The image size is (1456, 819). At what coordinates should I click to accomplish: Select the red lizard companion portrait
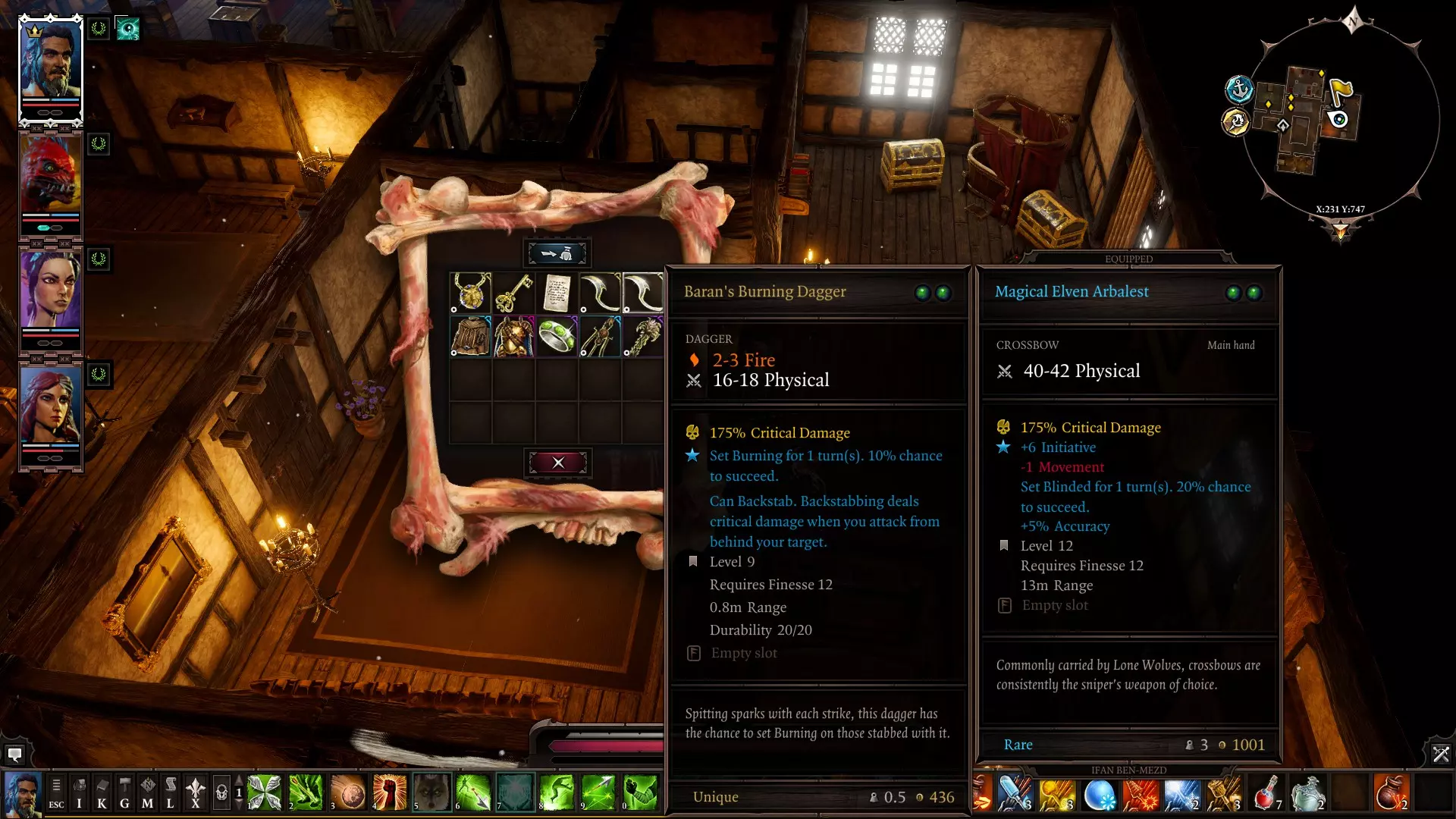point(50,176)
